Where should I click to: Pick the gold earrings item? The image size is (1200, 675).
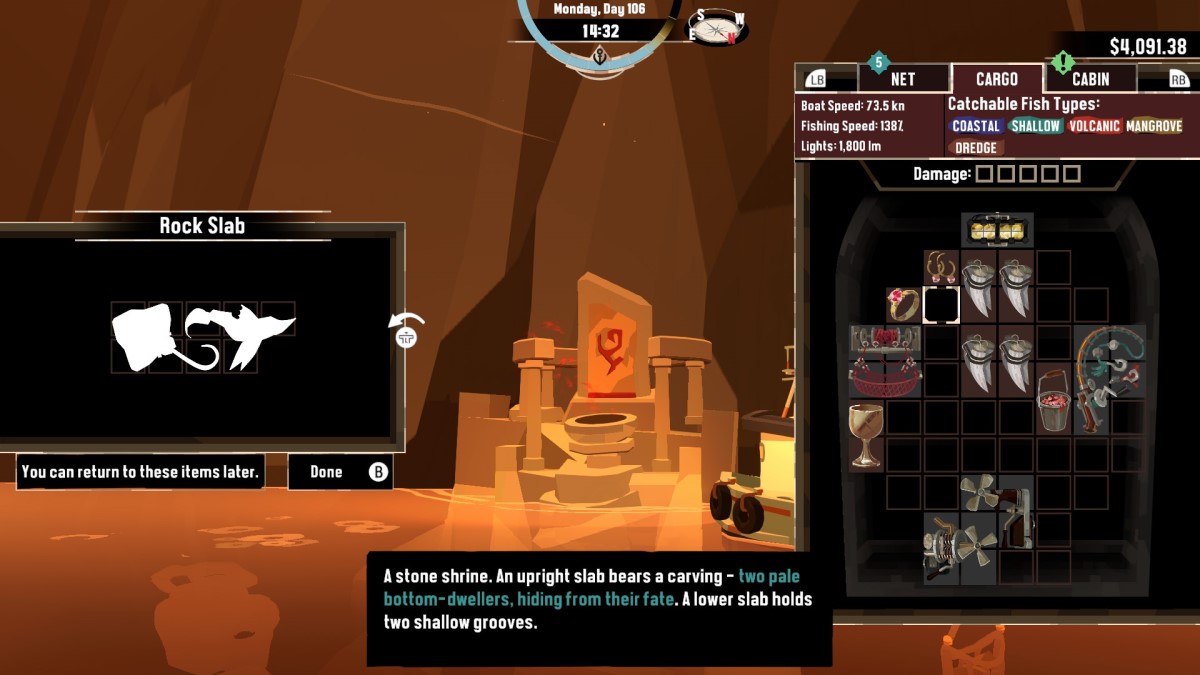pyautogui.click(x=941, y=267)
